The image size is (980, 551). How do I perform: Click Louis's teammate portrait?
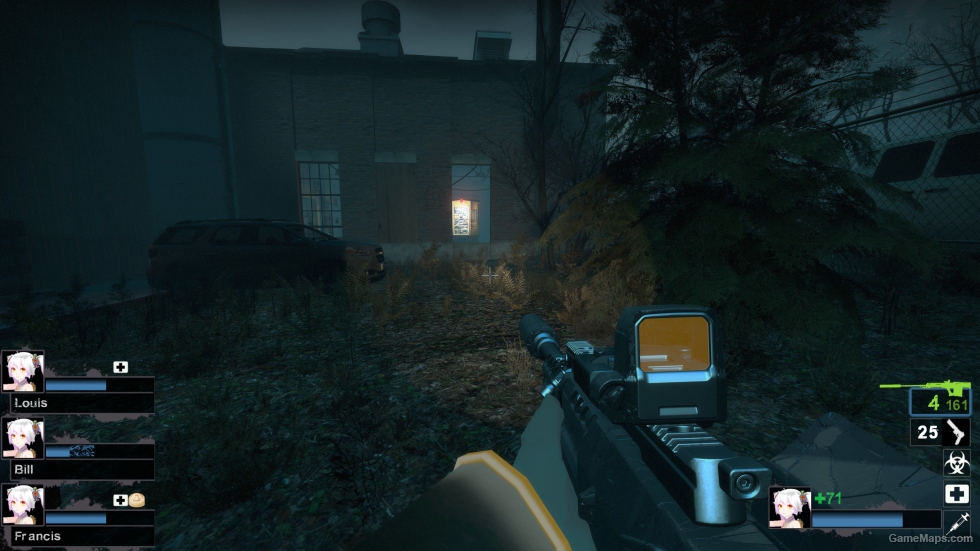tap(22, 370)
